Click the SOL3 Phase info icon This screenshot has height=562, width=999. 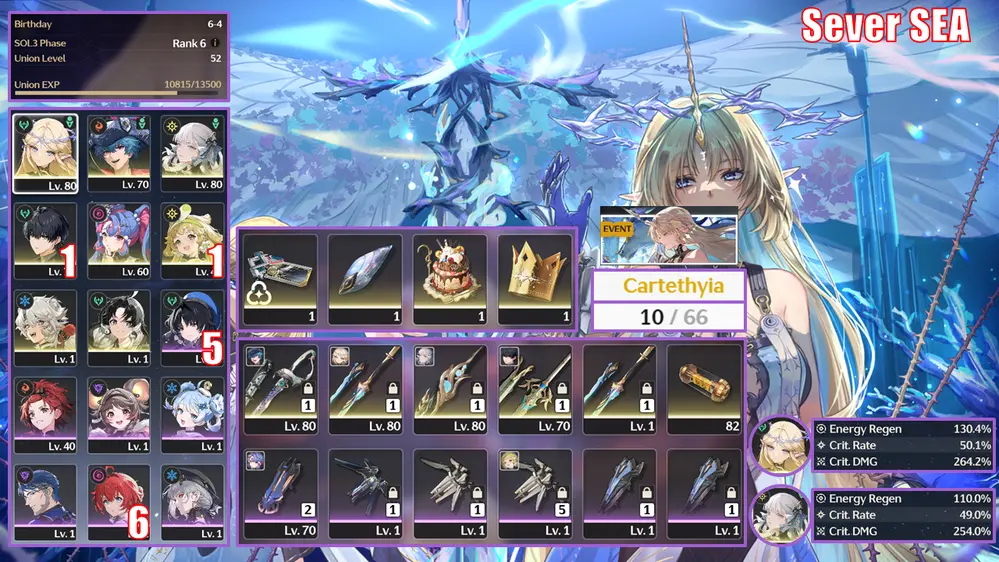[x=216, y=43]
